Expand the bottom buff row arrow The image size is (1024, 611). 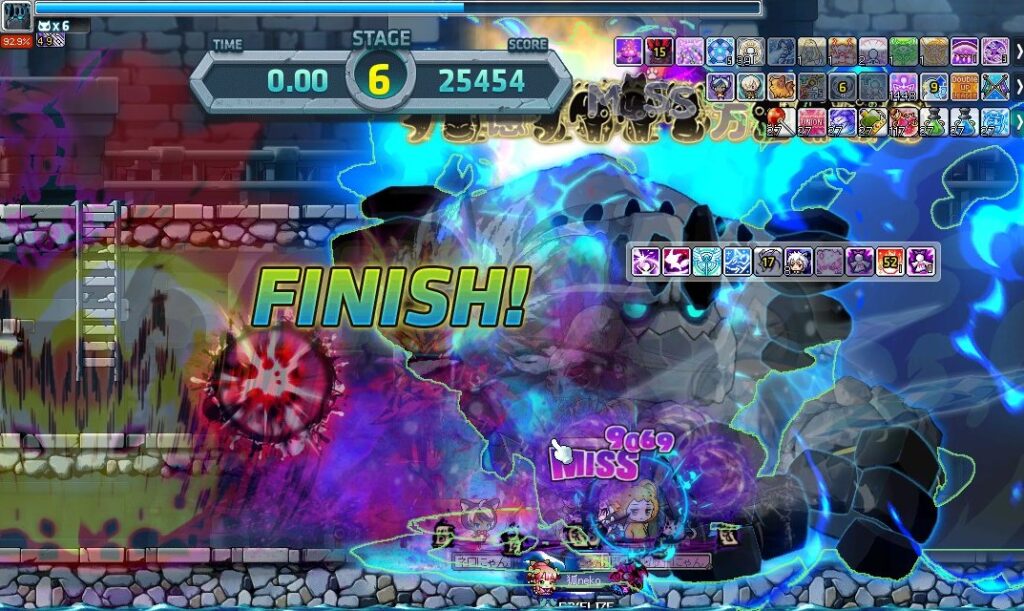pyautogui.click(x=1018, y=122)
